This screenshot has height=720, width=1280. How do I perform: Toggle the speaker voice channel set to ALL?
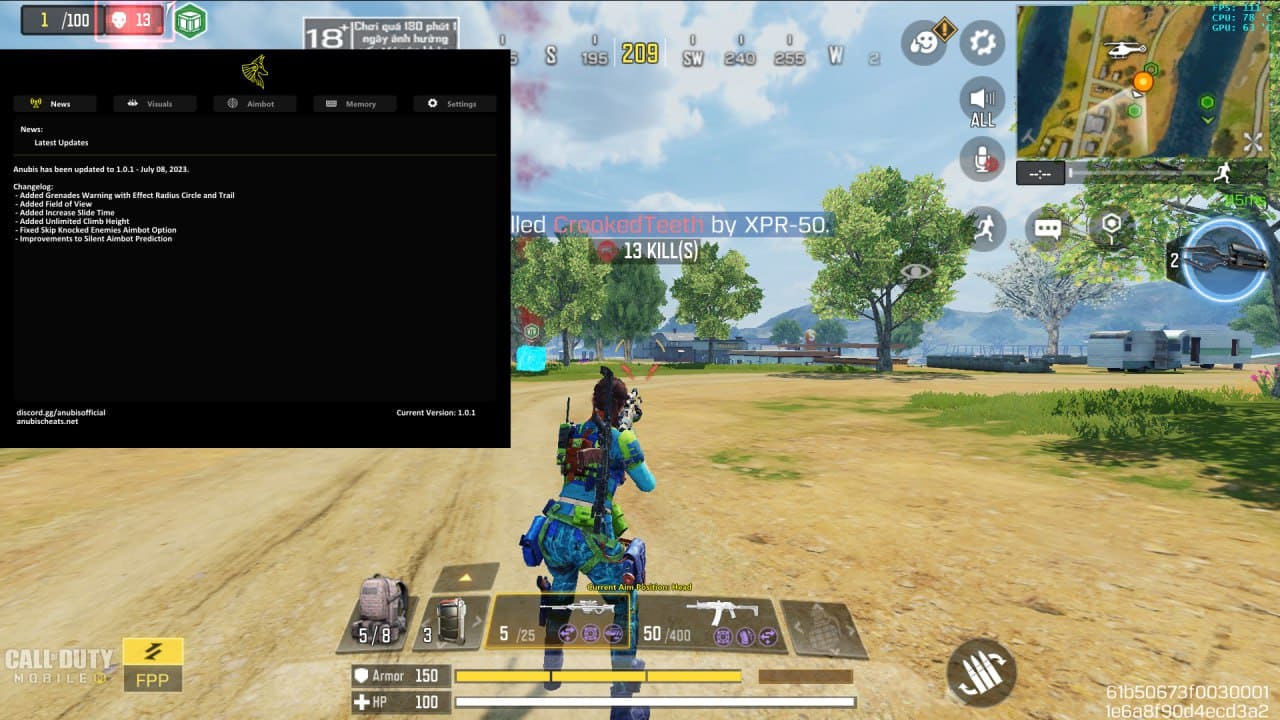[x=982, y=102]
